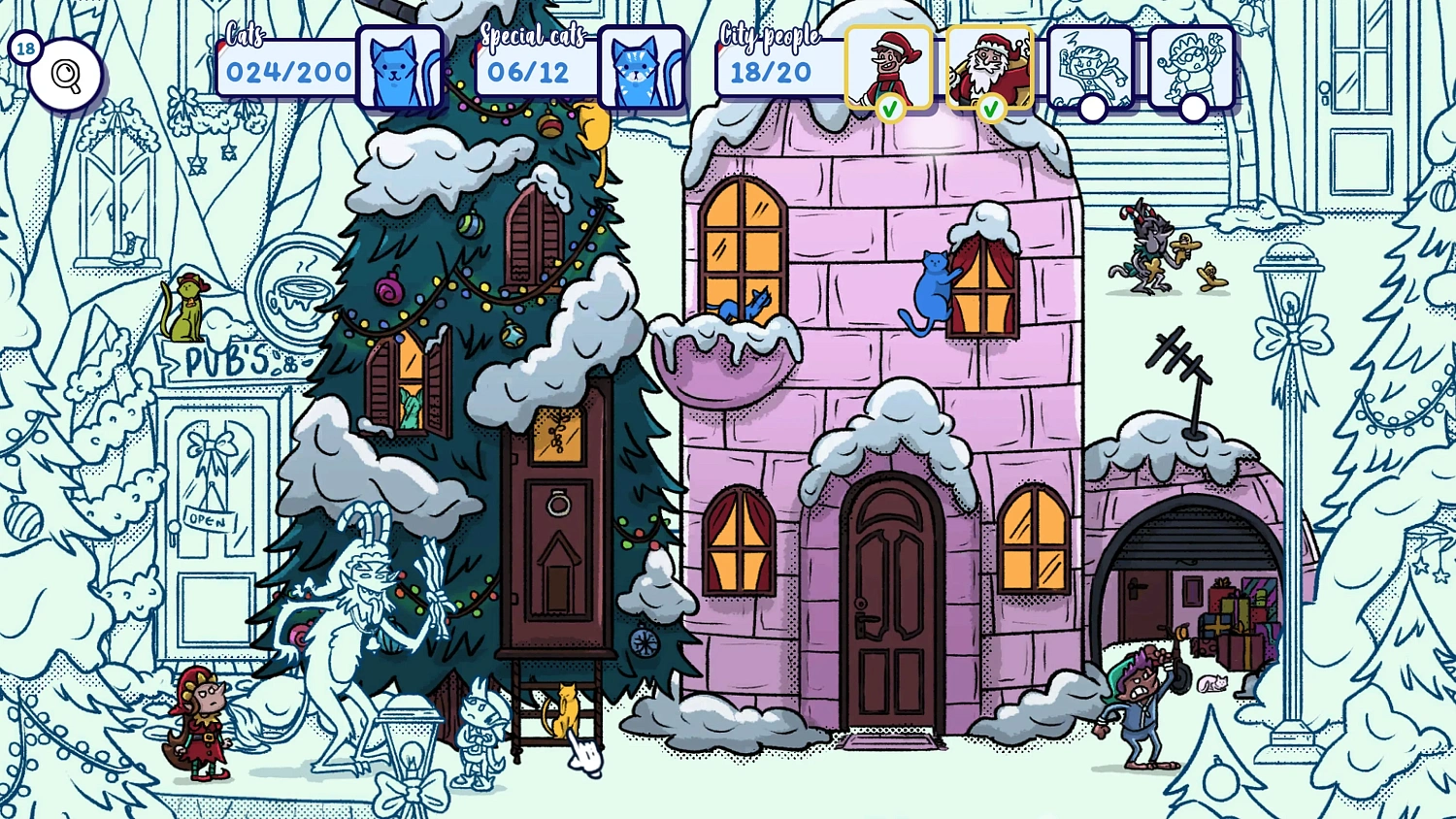
Task: Click the striped cat icon for Special cats
Action: point(644,68)
